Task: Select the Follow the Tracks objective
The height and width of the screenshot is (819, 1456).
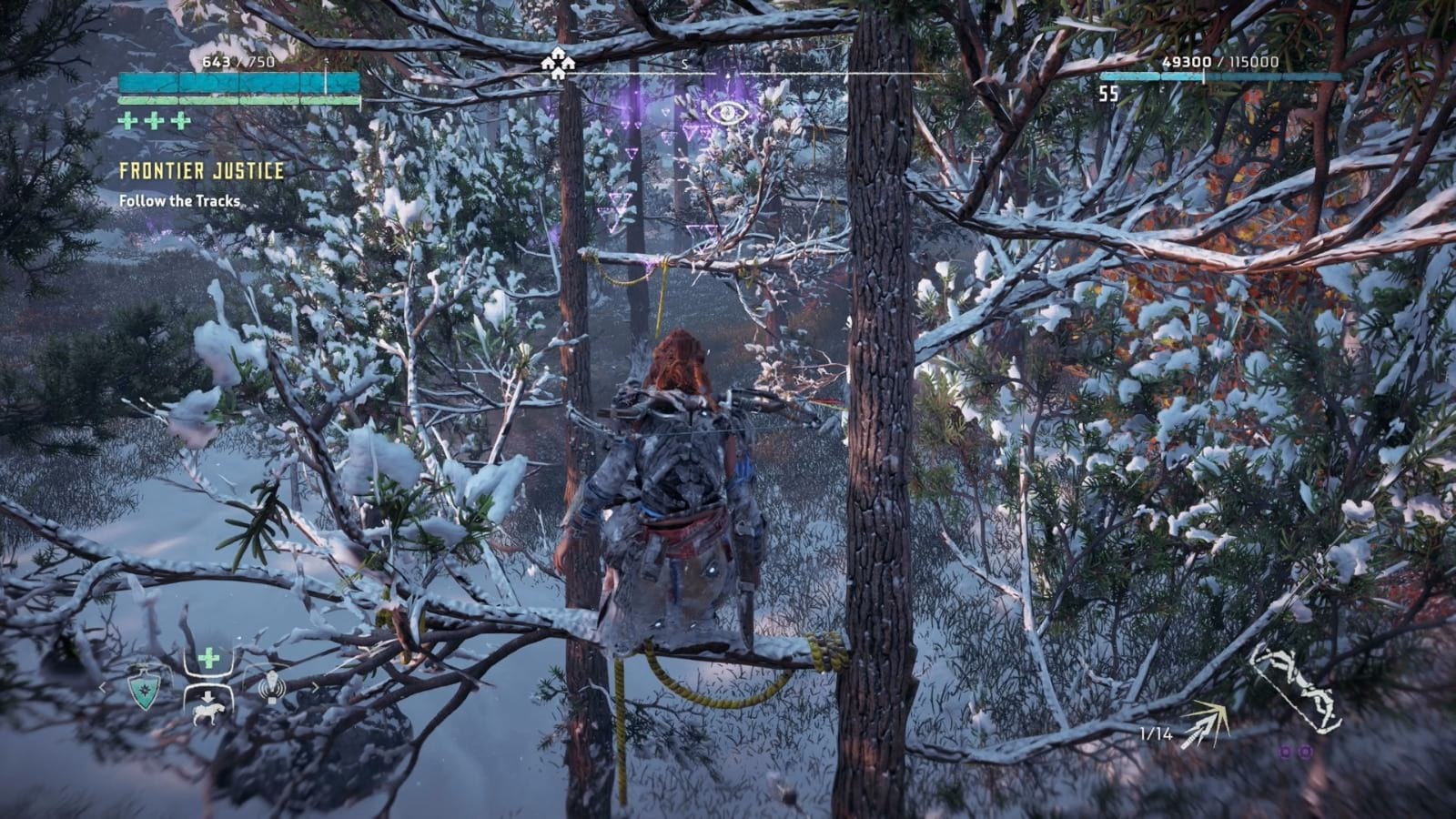Action: [178, 202]
